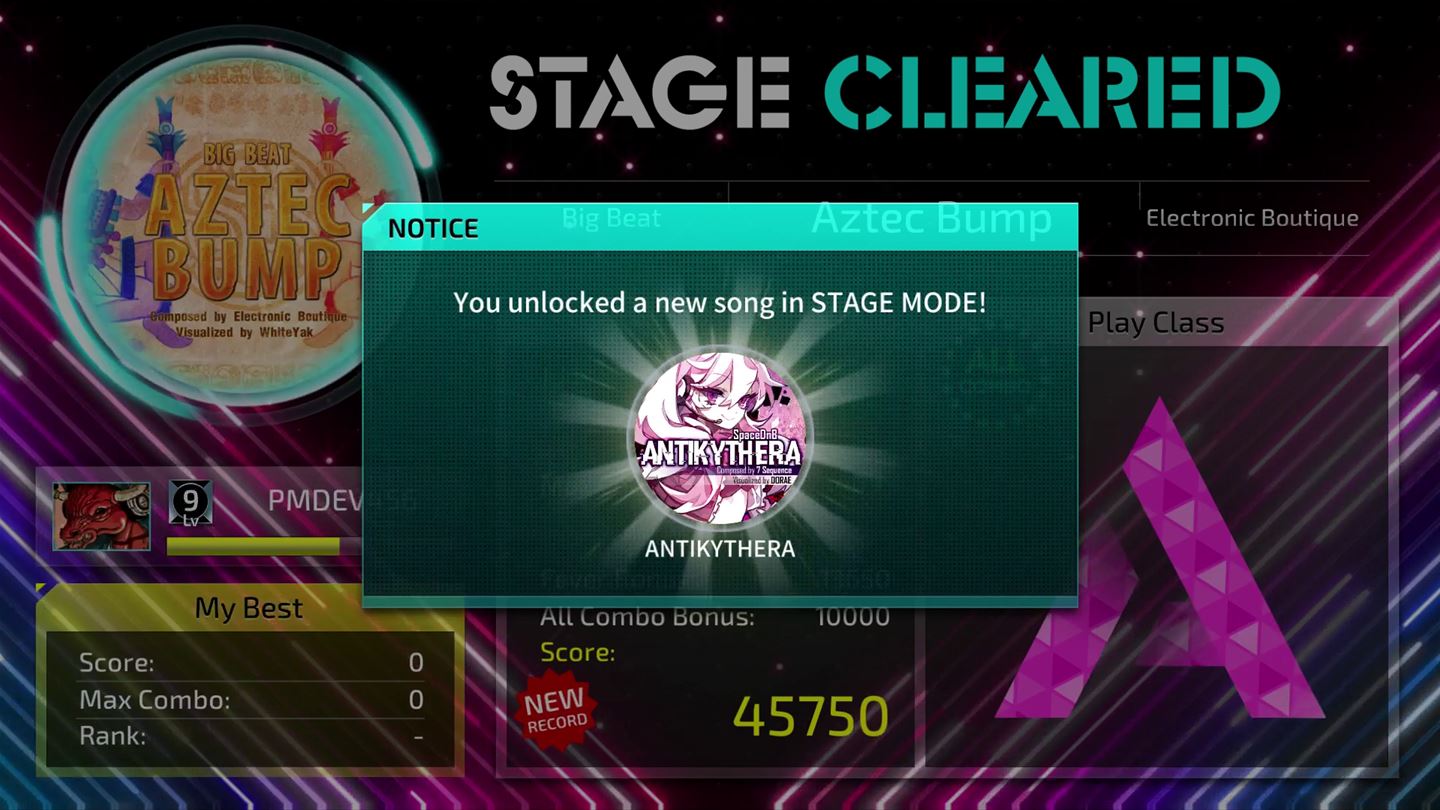
Task: Open the My Best panel
Action: 248,608
